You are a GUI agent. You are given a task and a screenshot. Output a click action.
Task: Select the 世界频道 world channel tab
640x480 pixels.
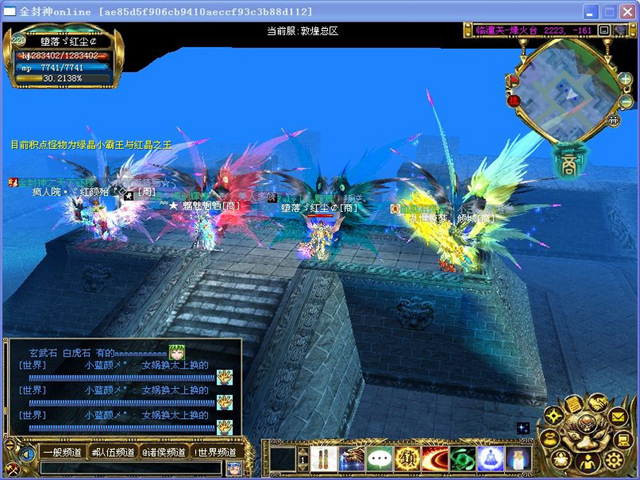coord(217,452)
